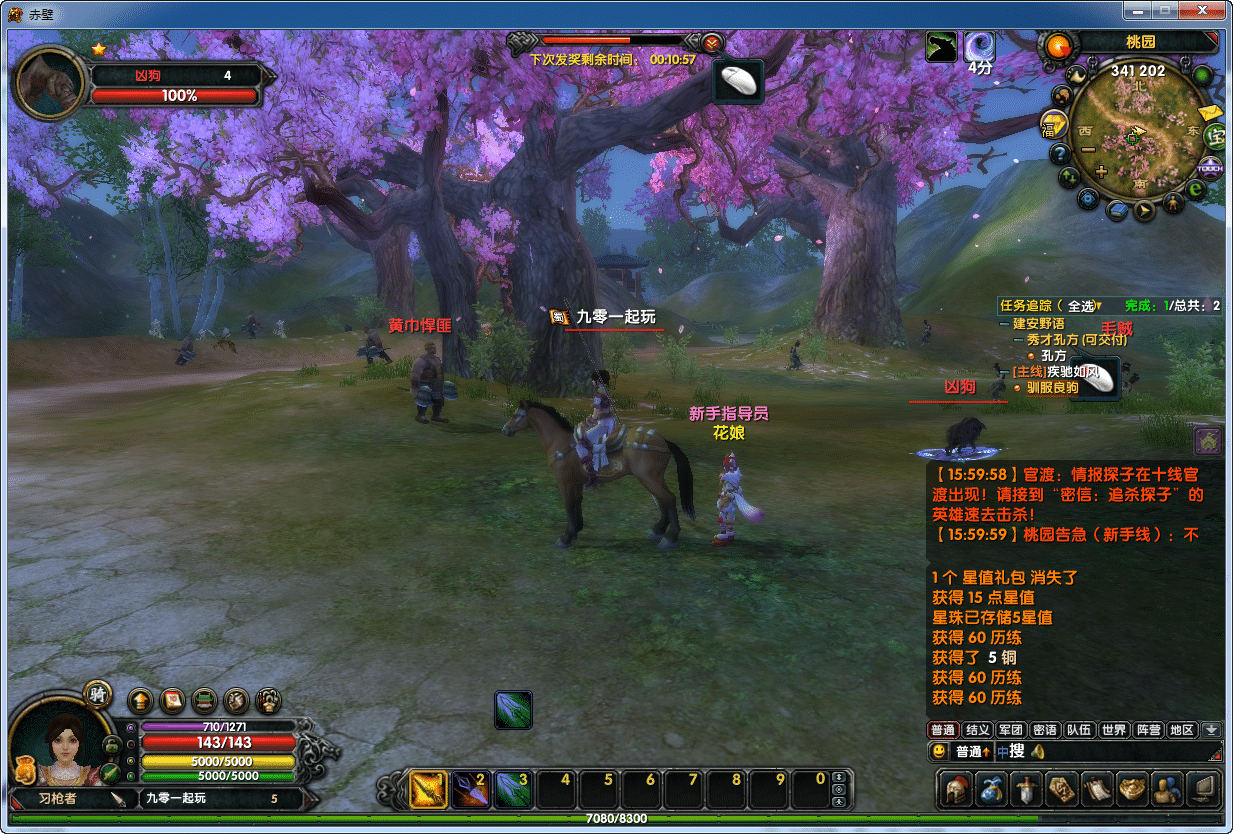Open the computer monitor system menu
The height and width of the screenshot is (834, 1233).
coord(1203,789)
